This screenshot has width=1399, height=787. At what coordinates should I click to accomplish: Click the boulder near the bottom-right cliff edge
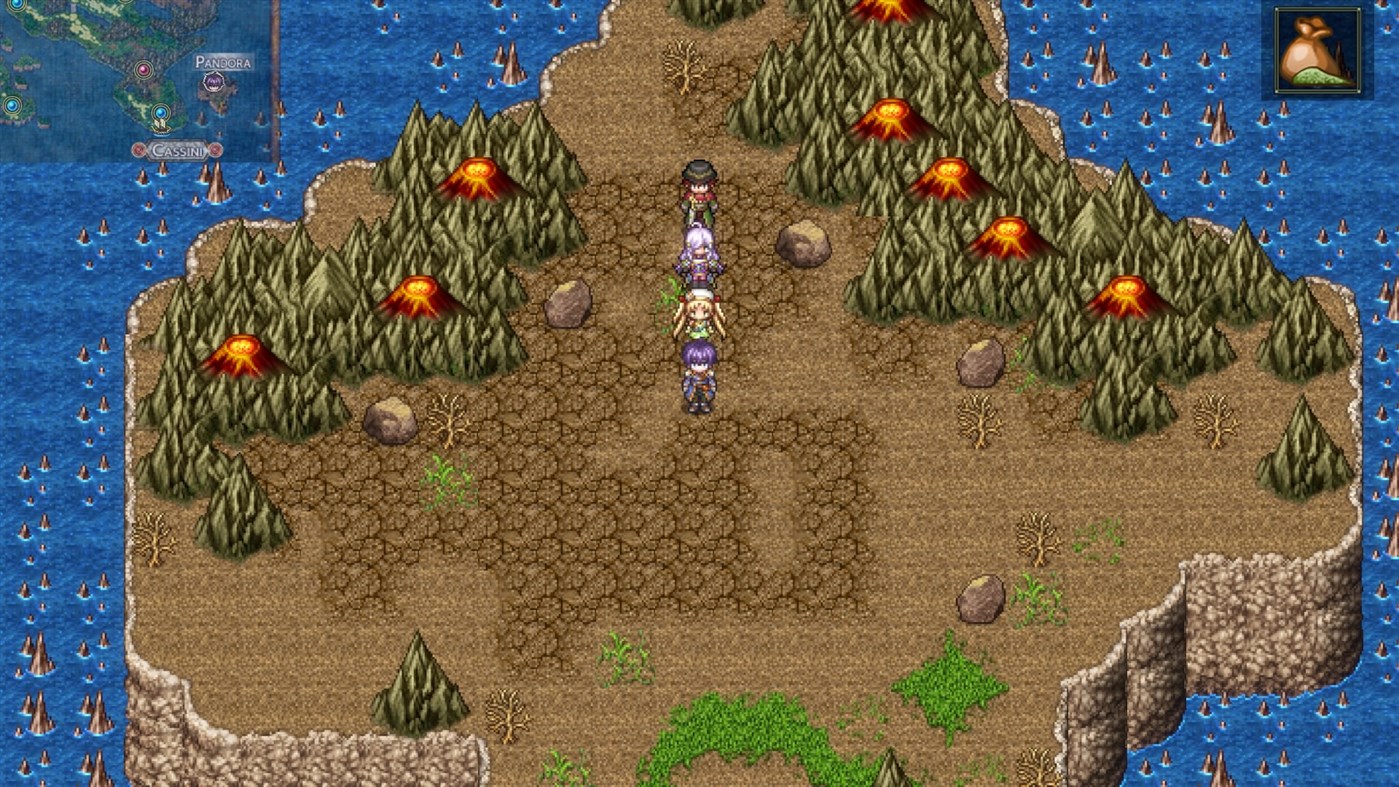point(980,600)
